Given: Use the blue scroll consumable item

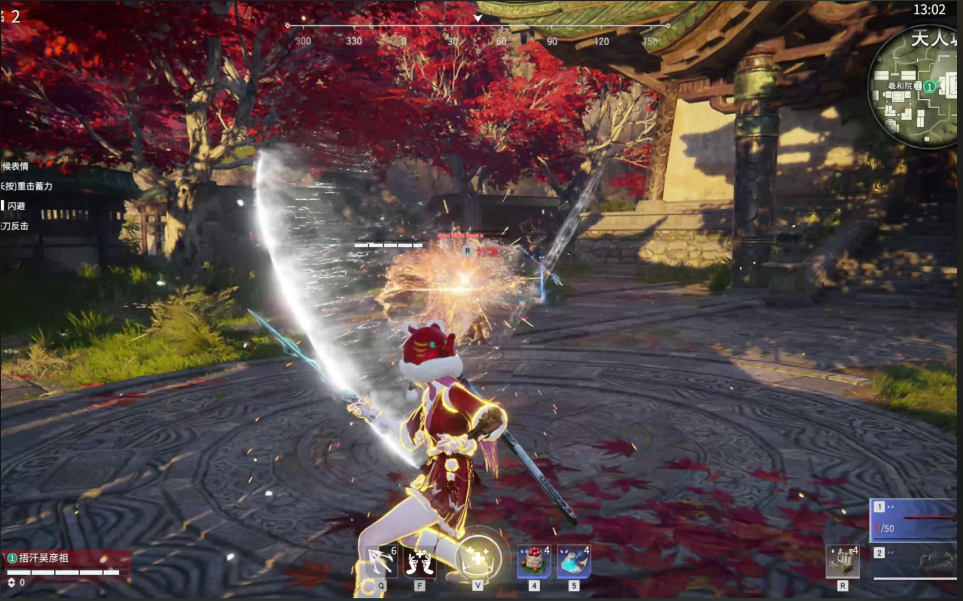Looking at the screenshot, I should pyautogui.click(x=573, y=561).
